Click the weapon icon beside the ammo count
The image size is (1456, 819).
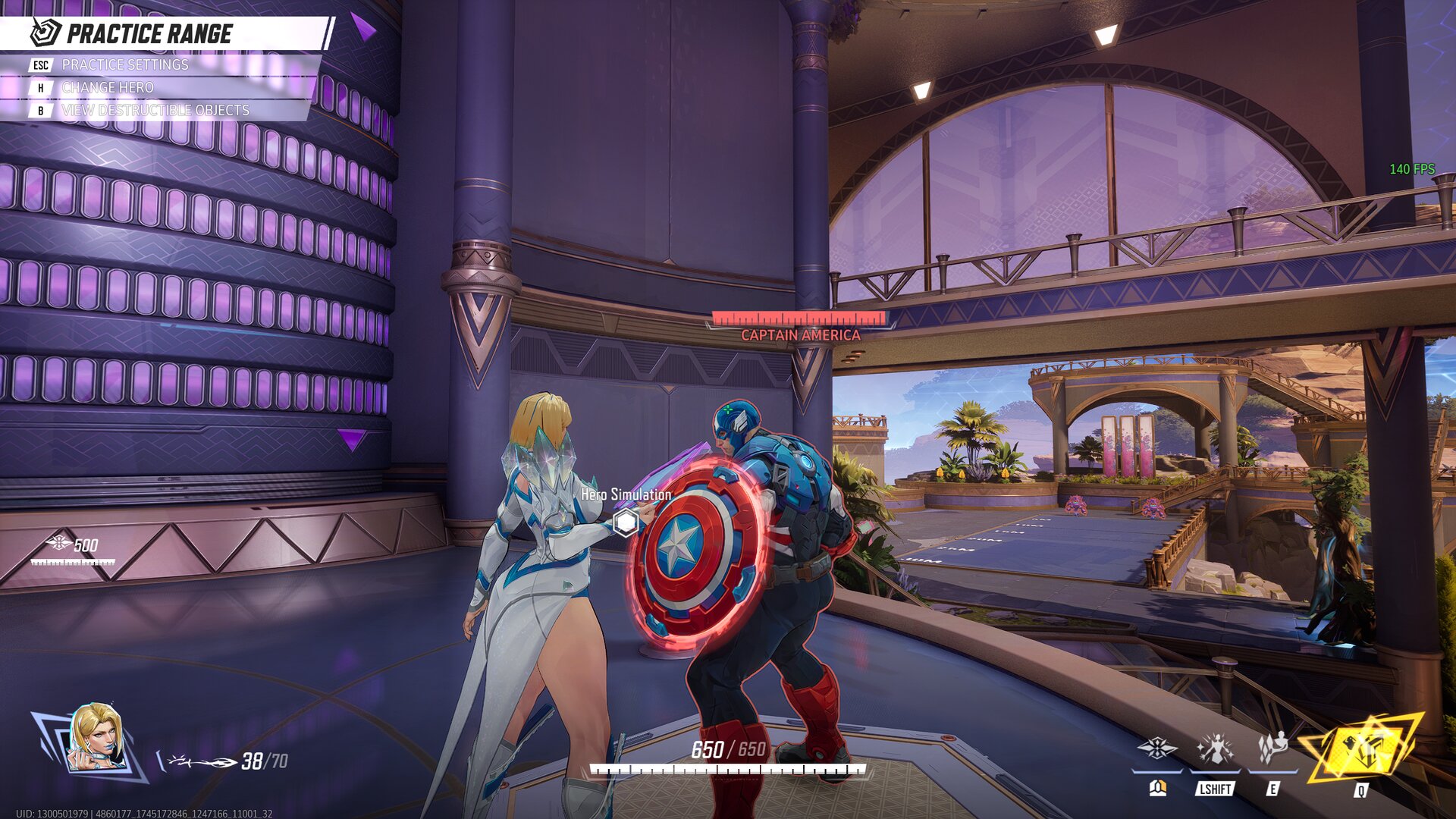click(x=202, y=761)
